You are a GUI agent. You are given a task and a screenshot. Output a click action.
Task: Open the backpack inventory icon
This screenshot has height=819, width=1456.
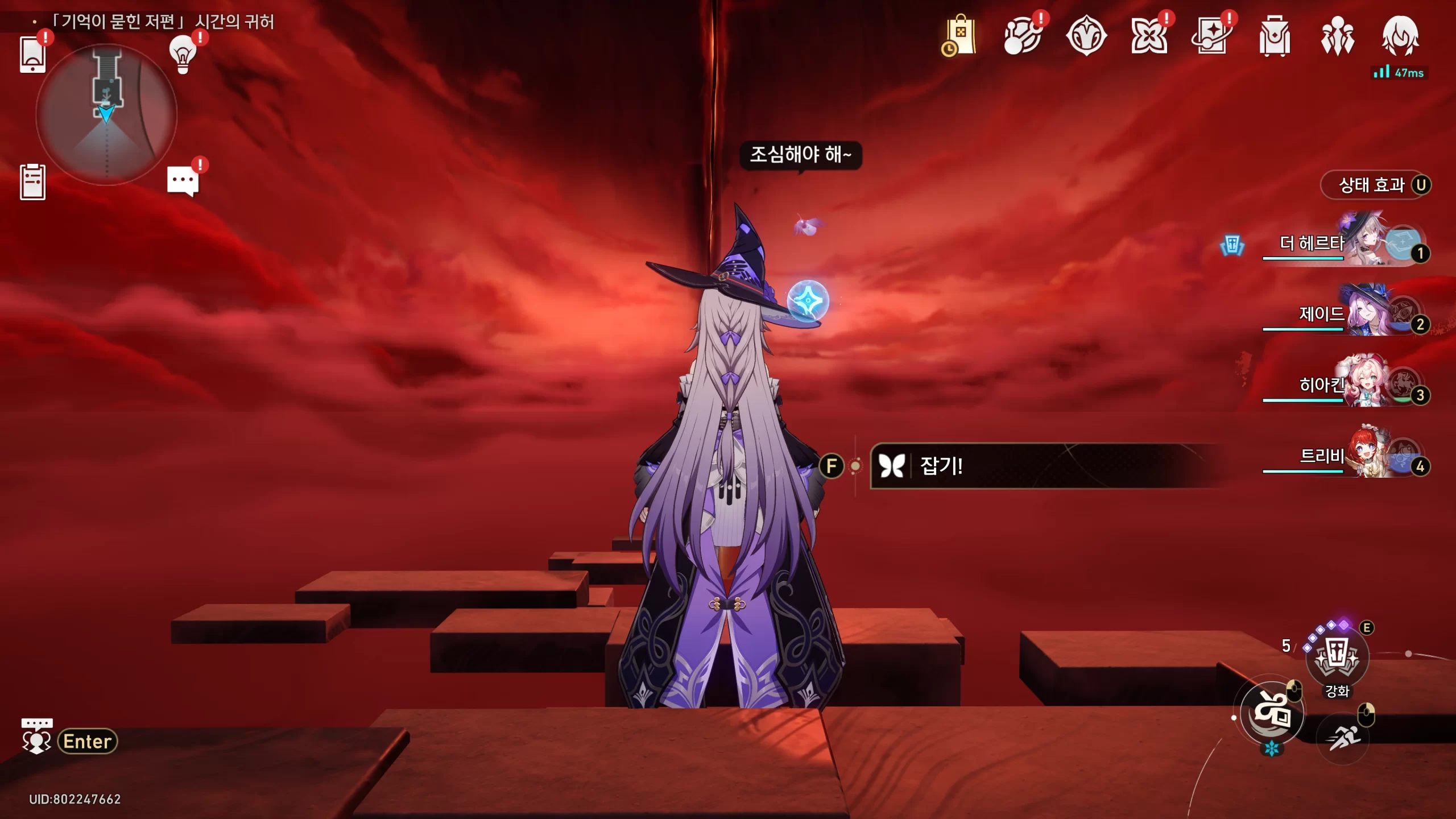(1275, 36)
